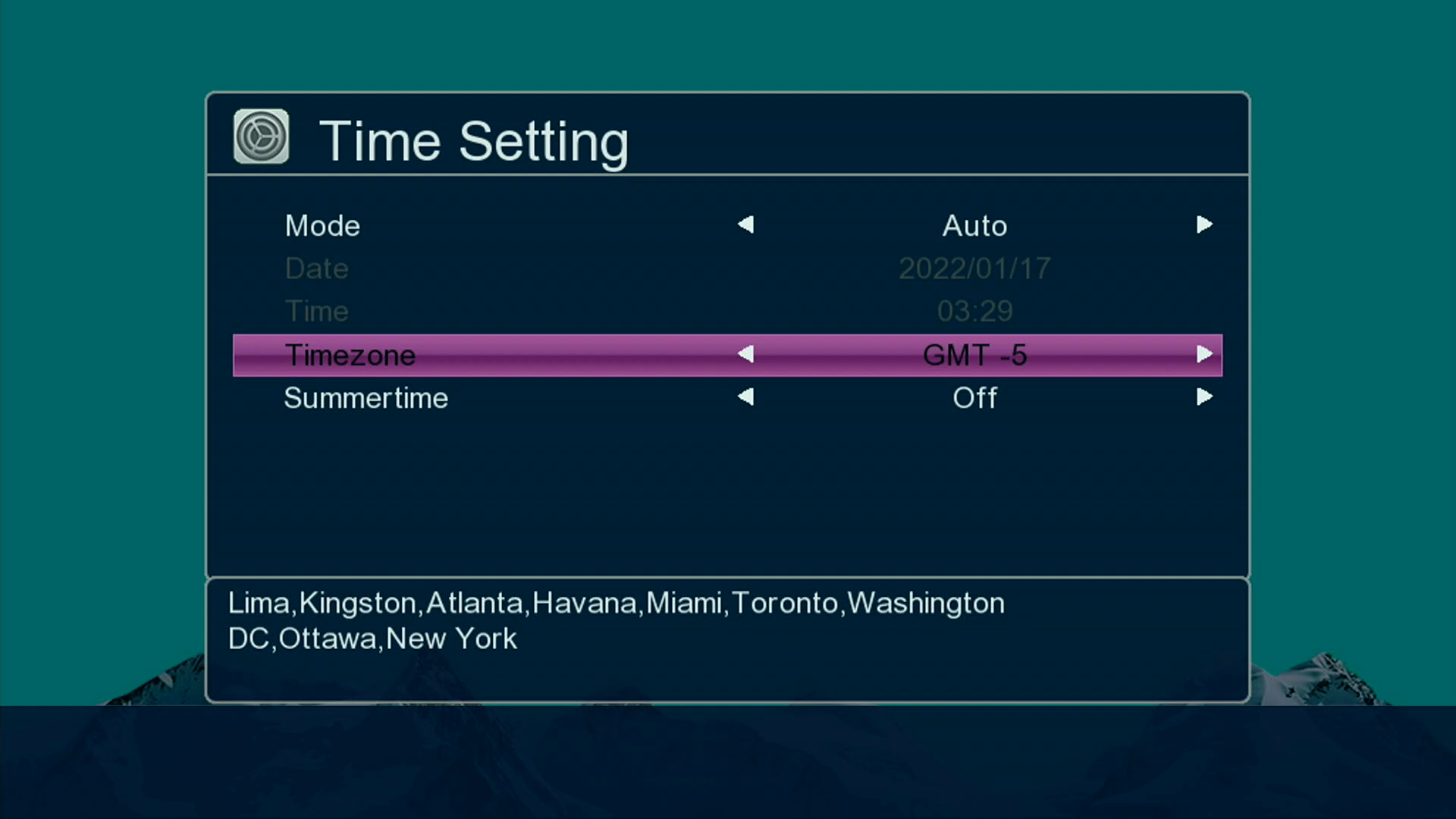Click the Time Setting gear icon
Image resolution: width=1456 pixels, height=819 pixels.
tap(261, 137)
